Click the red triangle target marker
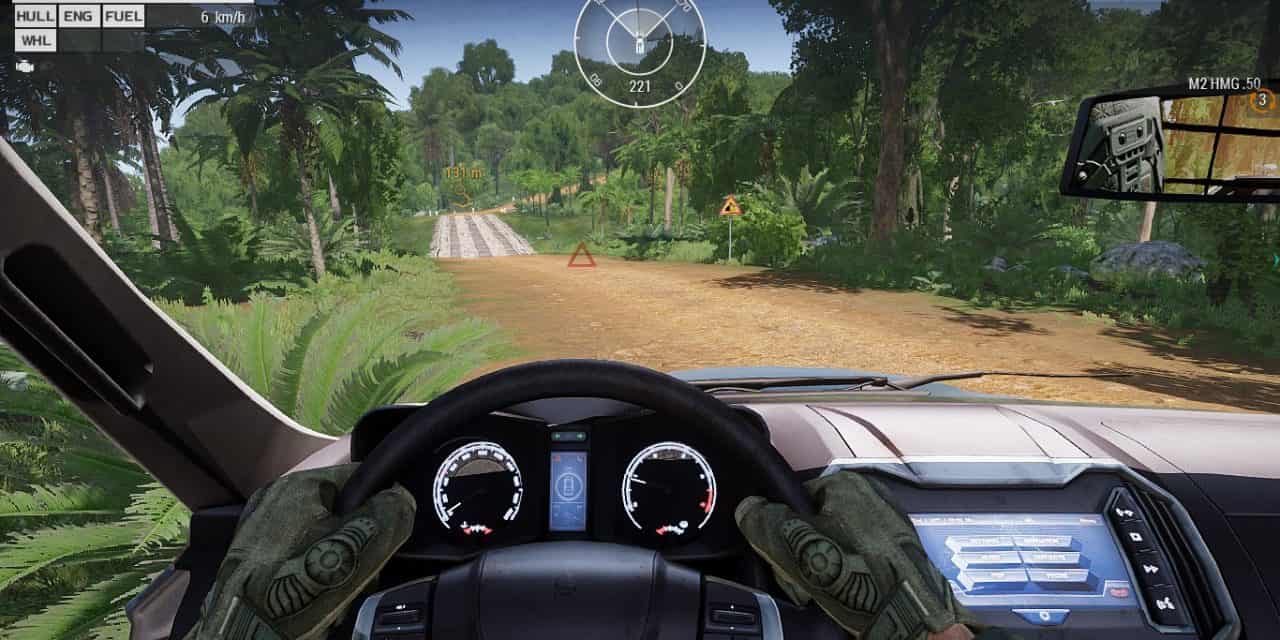This screenshot has width=1280, height=640. [581, 256]
